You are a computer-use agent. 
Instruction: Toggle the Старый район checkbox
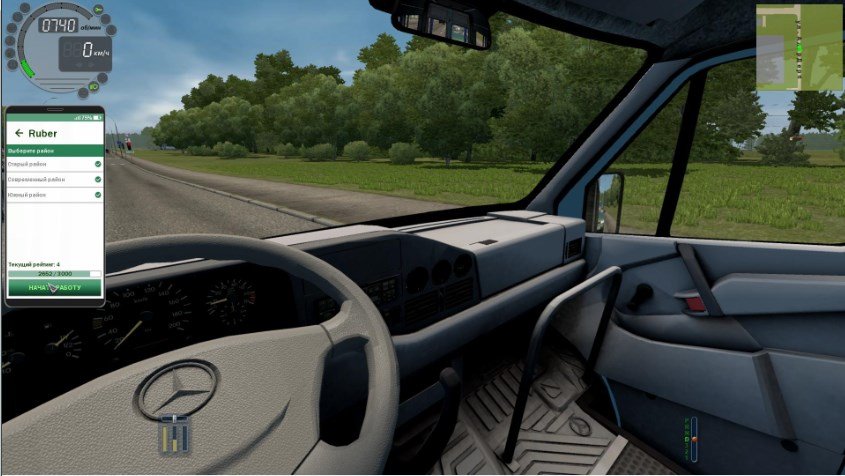(98, 163)
